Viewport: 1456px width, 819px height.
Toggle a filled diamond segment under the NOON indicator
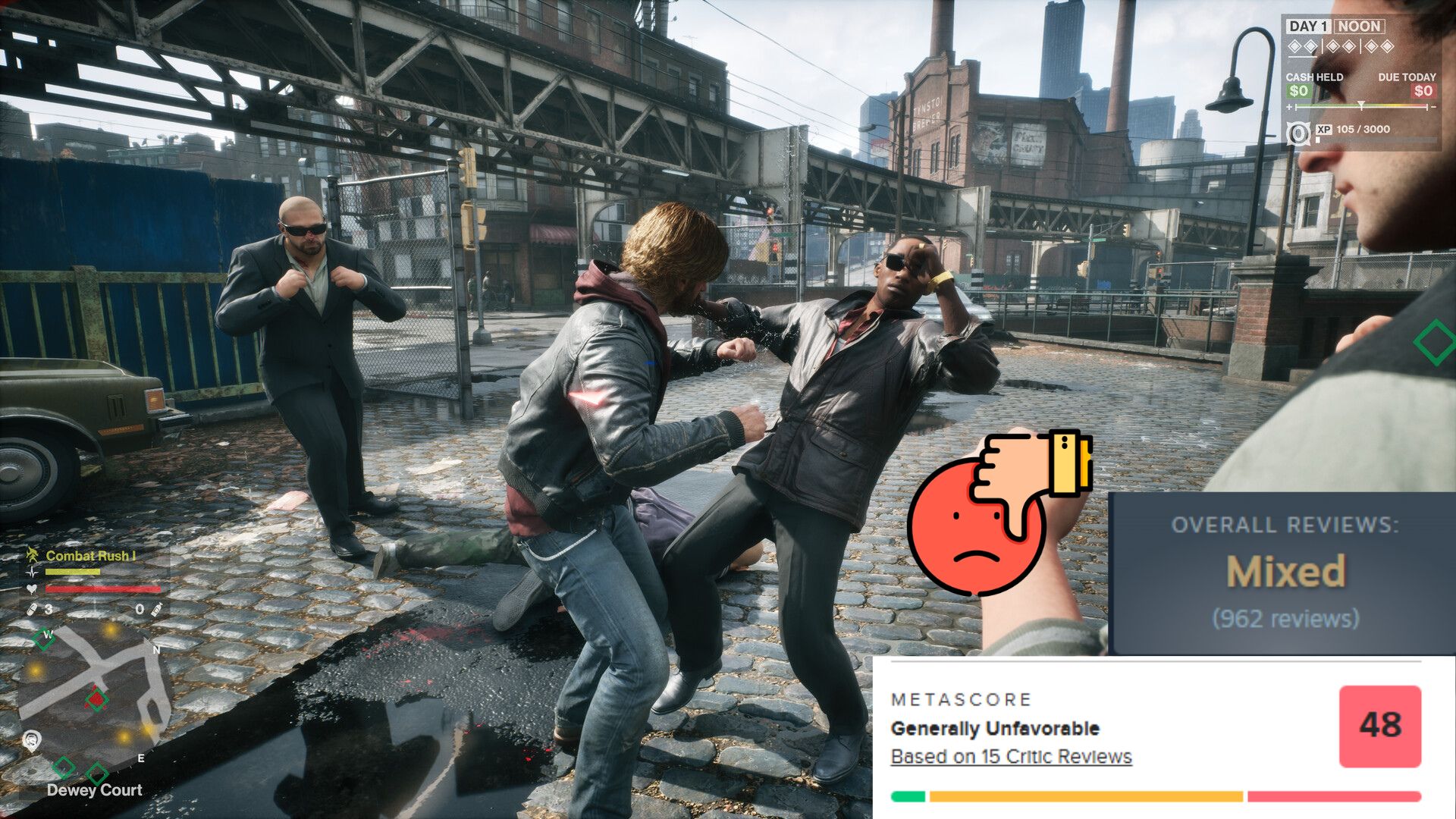[x=1296, y=46]
